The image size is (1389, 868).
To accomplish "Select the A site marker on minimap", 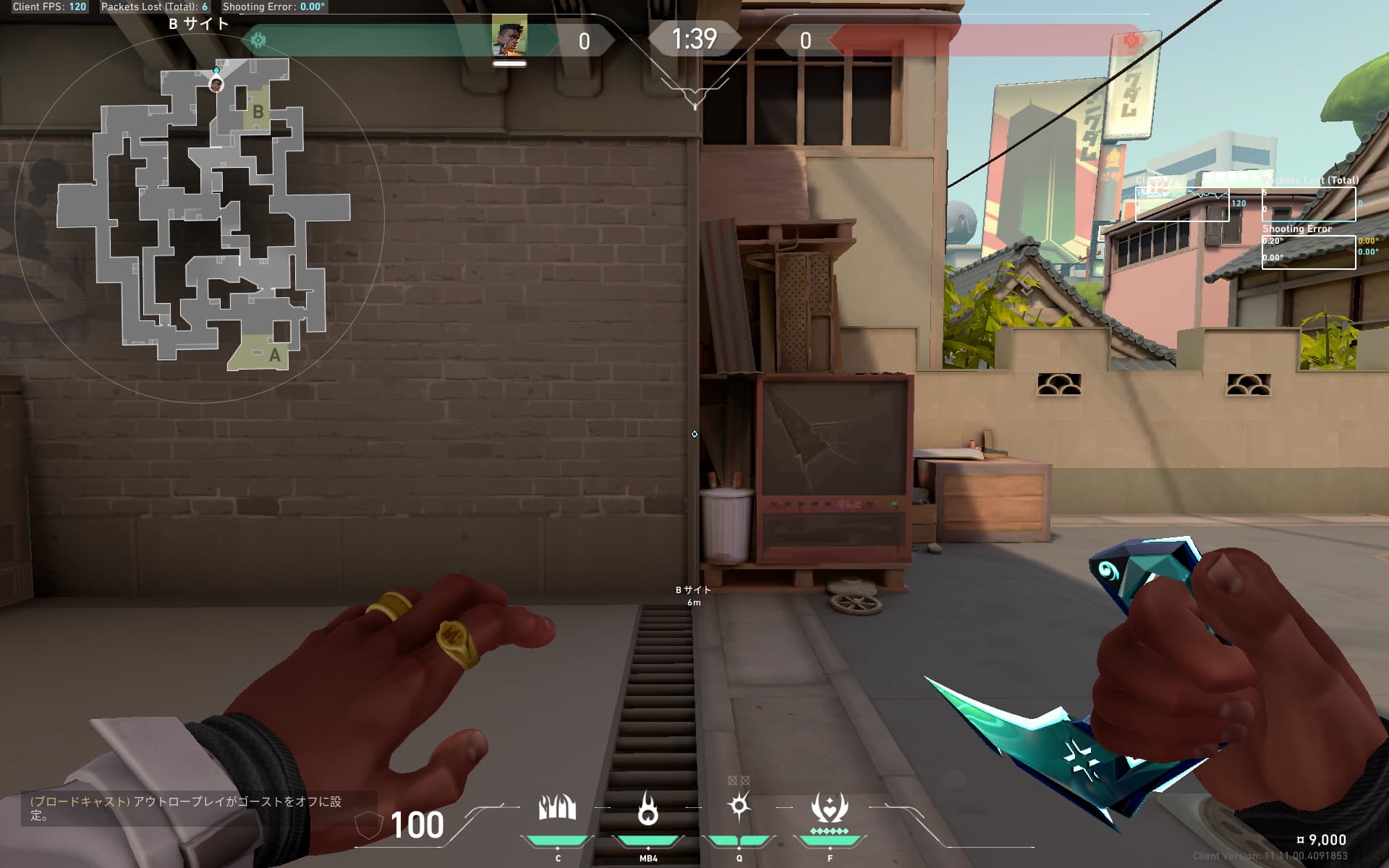I will click(274, 355).
